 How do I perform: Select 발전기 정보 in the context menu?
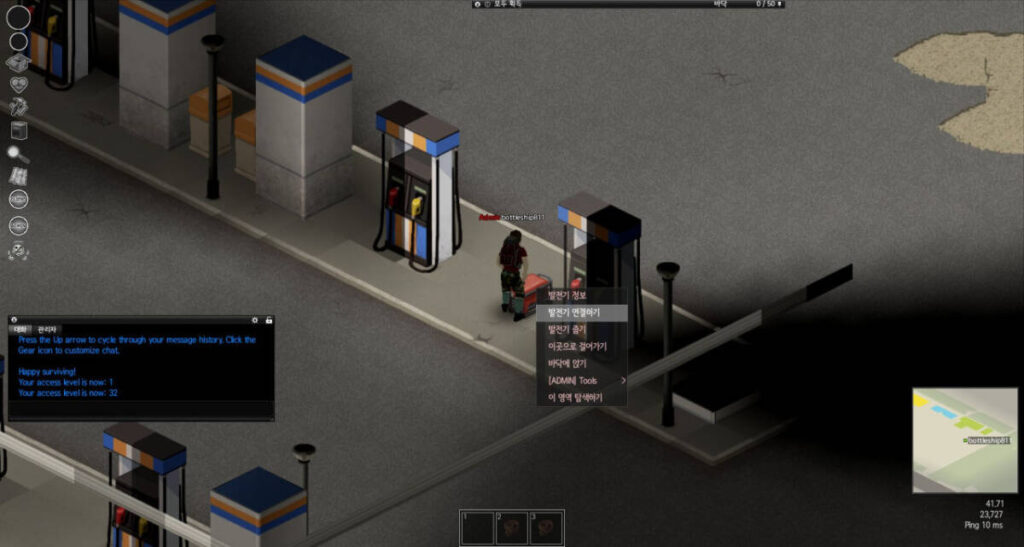567,295
